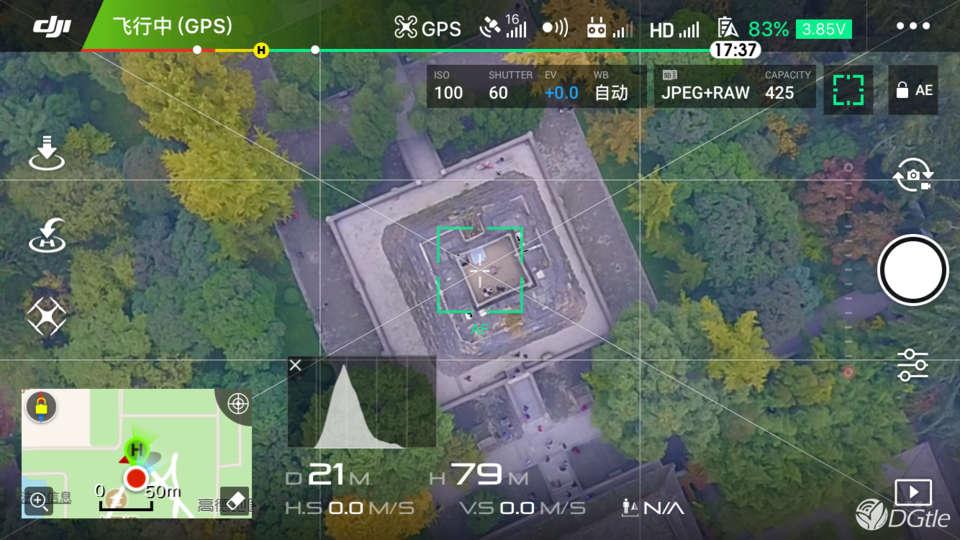Open the three-dot general settings menu
The width and height of the screenshot is (960, 540).
(913, 27)
